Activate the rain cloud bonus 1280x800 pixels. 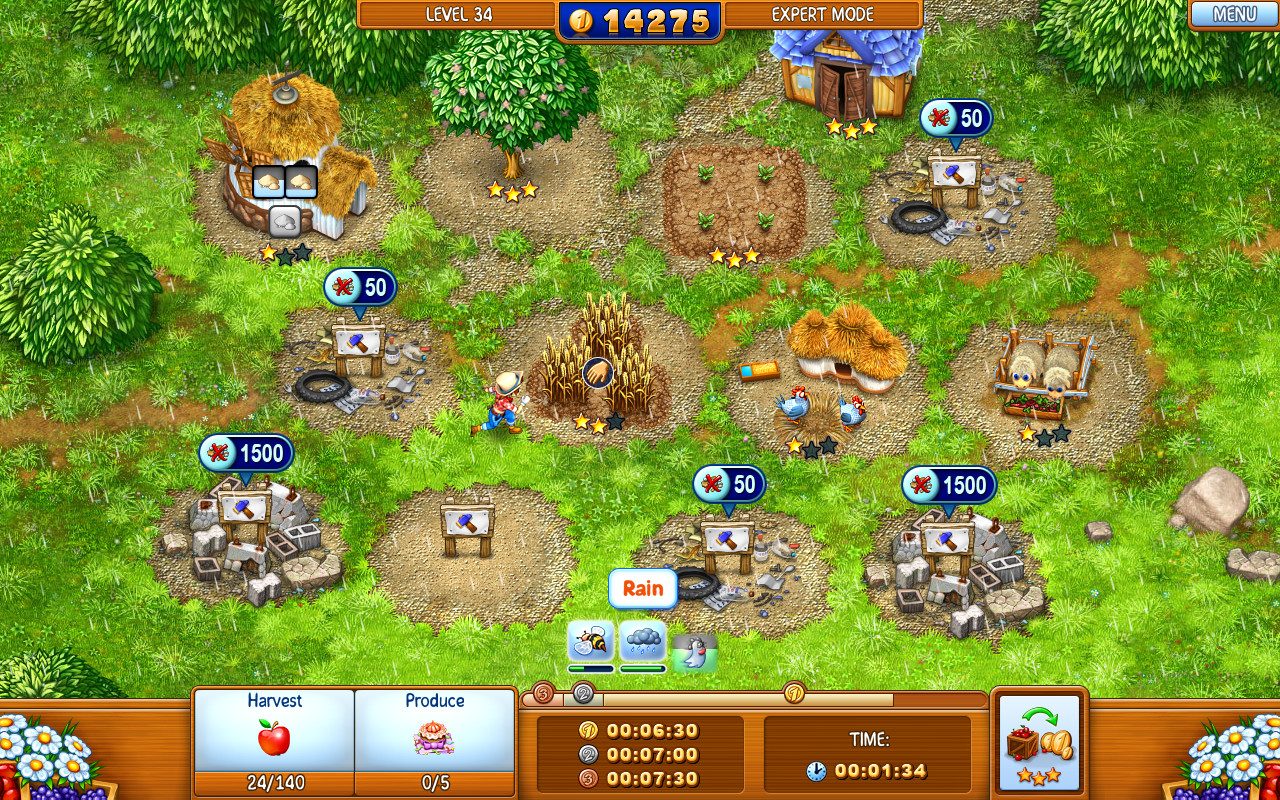coord(642,641)
